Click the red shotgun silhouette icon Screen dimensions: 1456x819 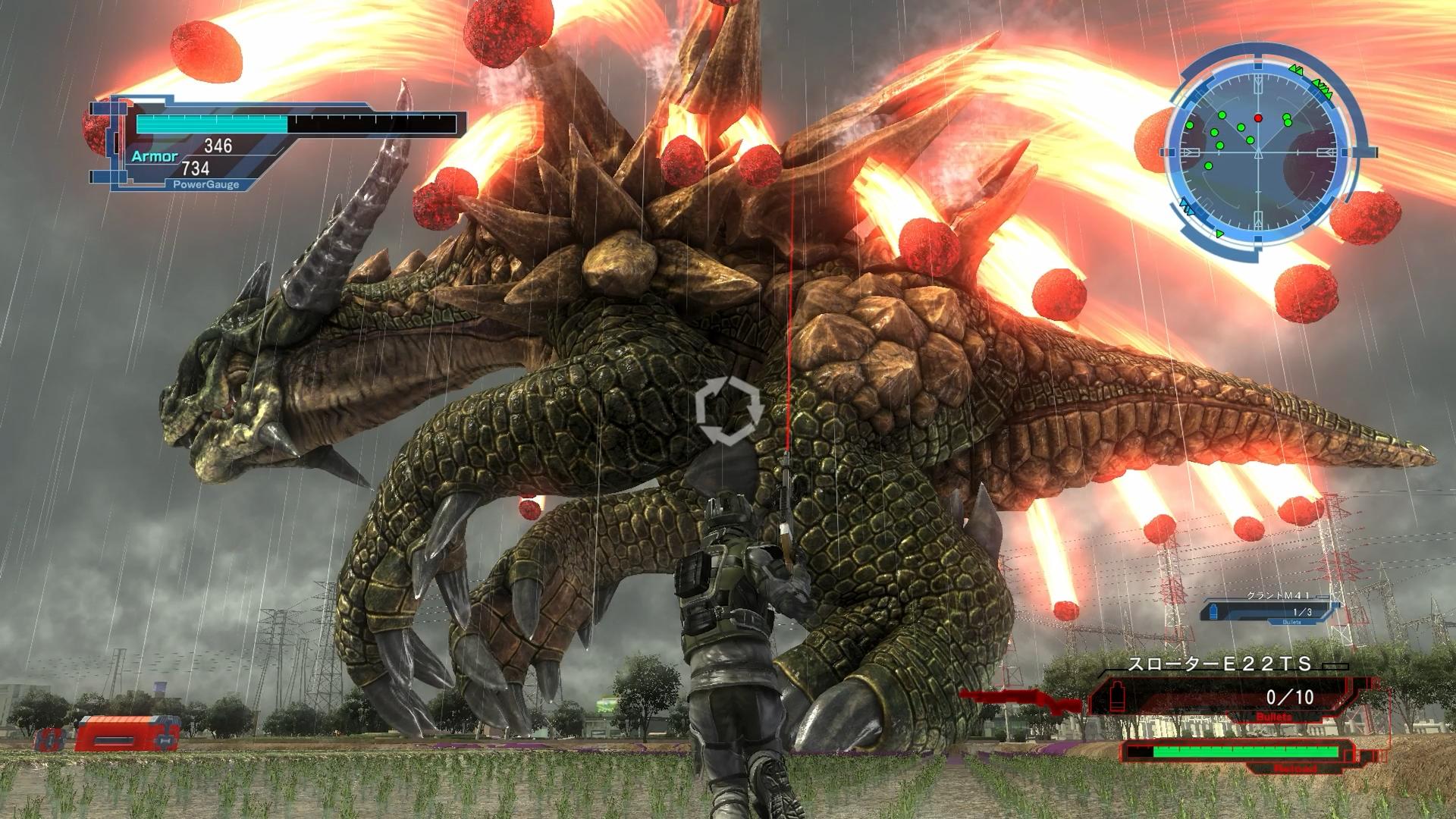point(1020,700)
